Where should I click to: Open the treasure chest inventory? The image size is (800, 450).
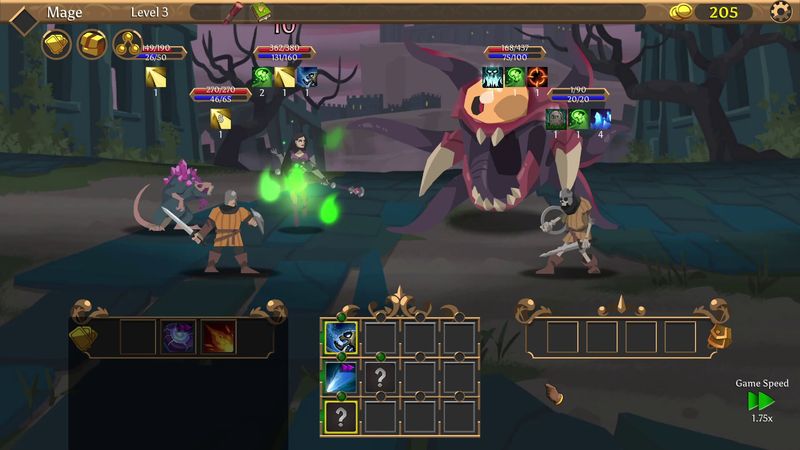[93, 43]
